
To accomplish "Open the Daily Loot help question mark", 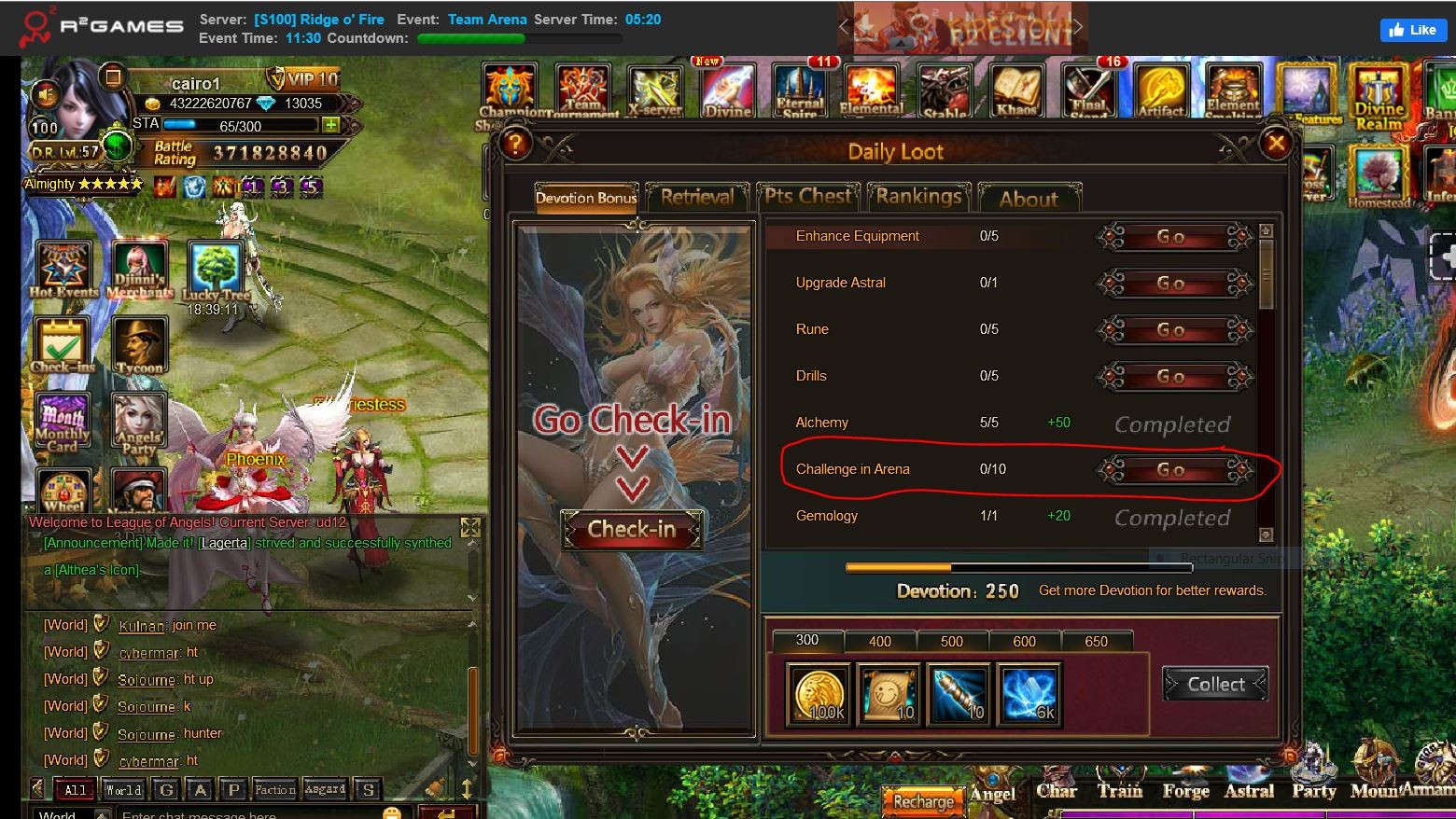I will (x=515, y=144).
